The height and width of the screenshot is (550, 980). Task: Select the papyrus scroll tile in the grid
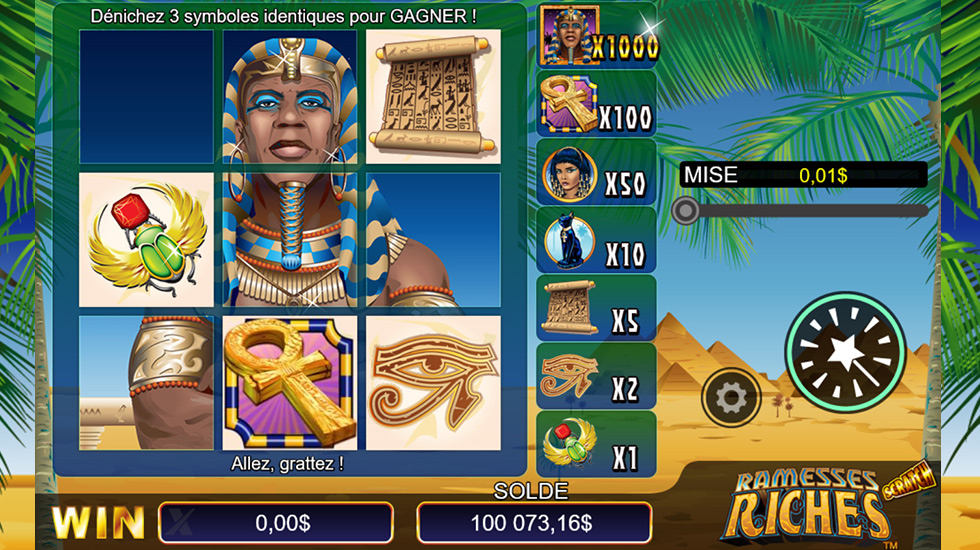point(433,96)
